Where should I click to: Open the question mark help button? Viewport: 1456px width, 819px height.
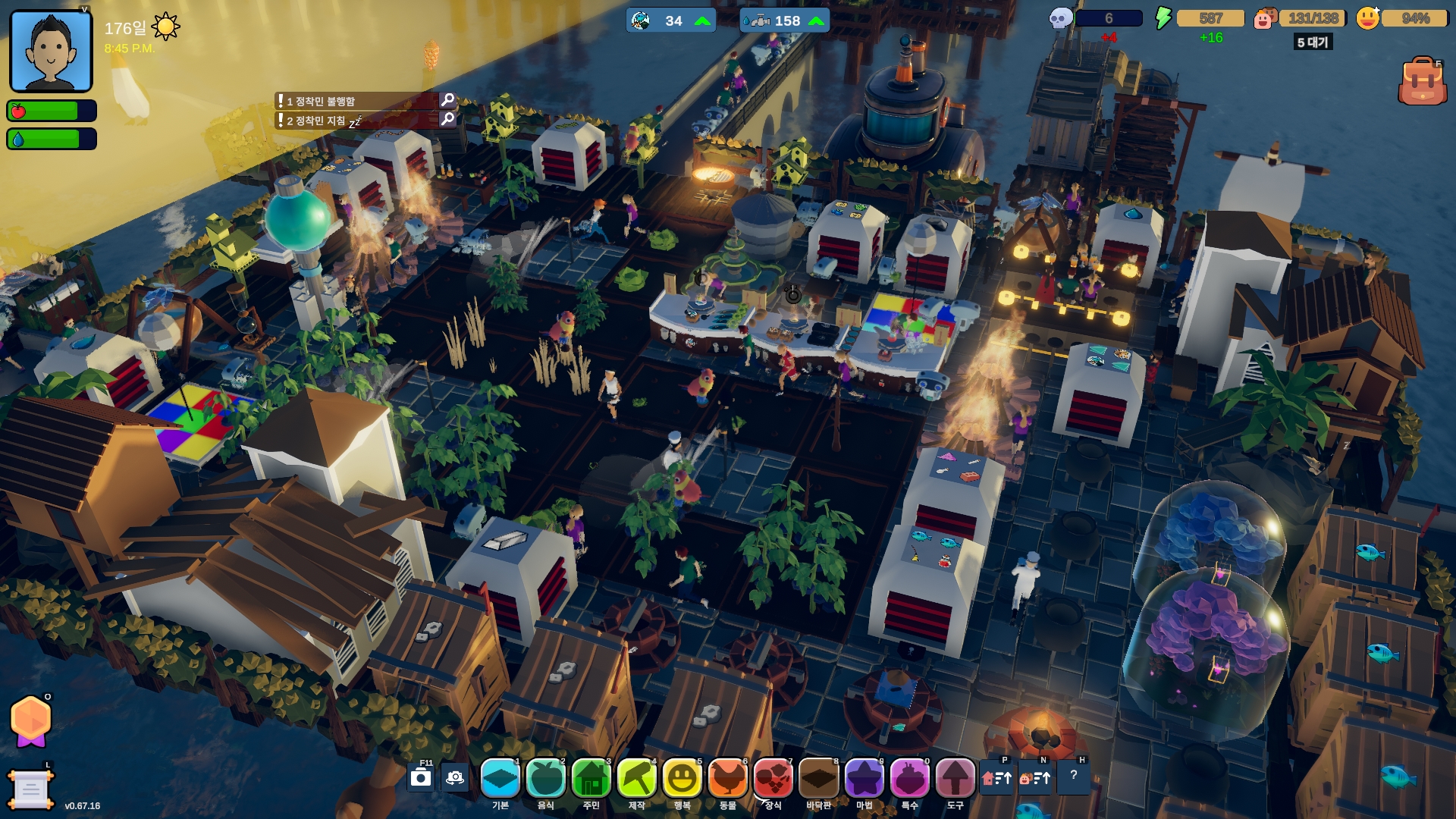(1074, 776)
